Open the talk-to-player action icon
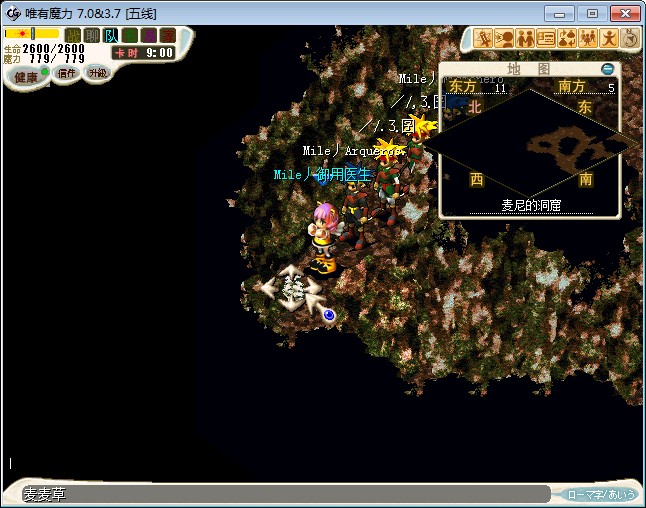646x508 pixels. click(504, 38)
